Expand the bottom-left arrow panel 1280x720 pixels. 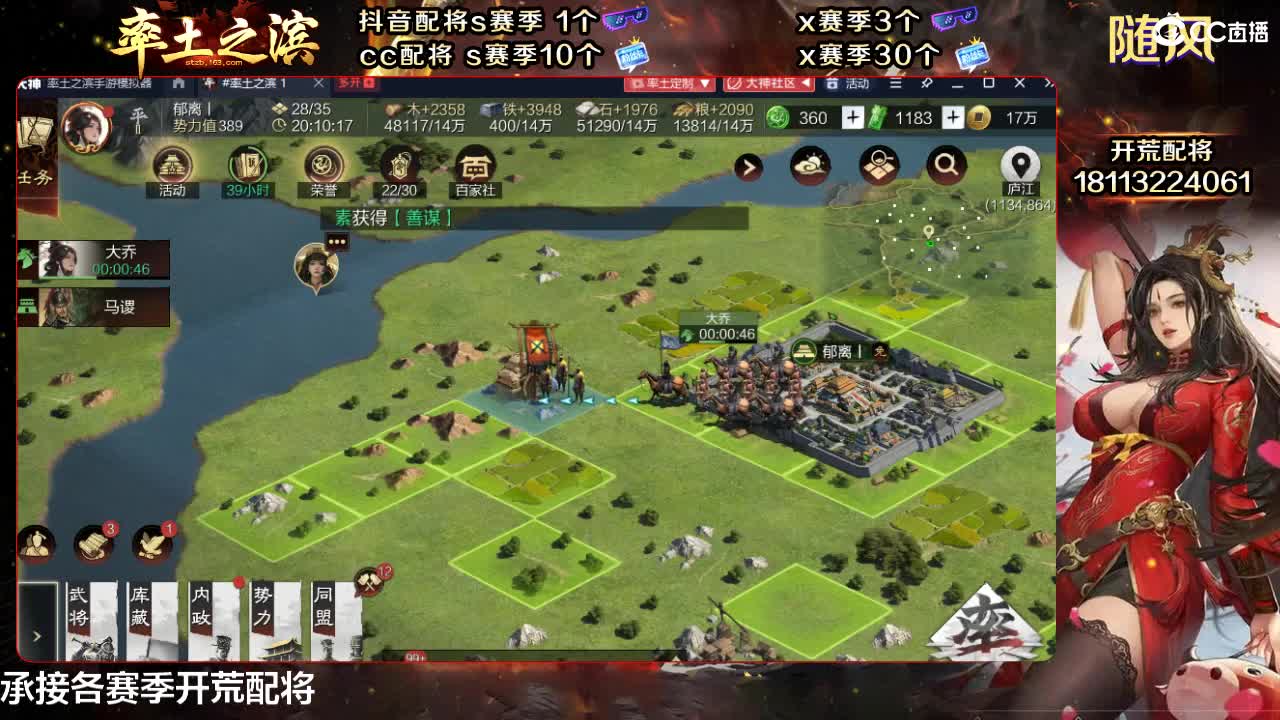[36, 634]
